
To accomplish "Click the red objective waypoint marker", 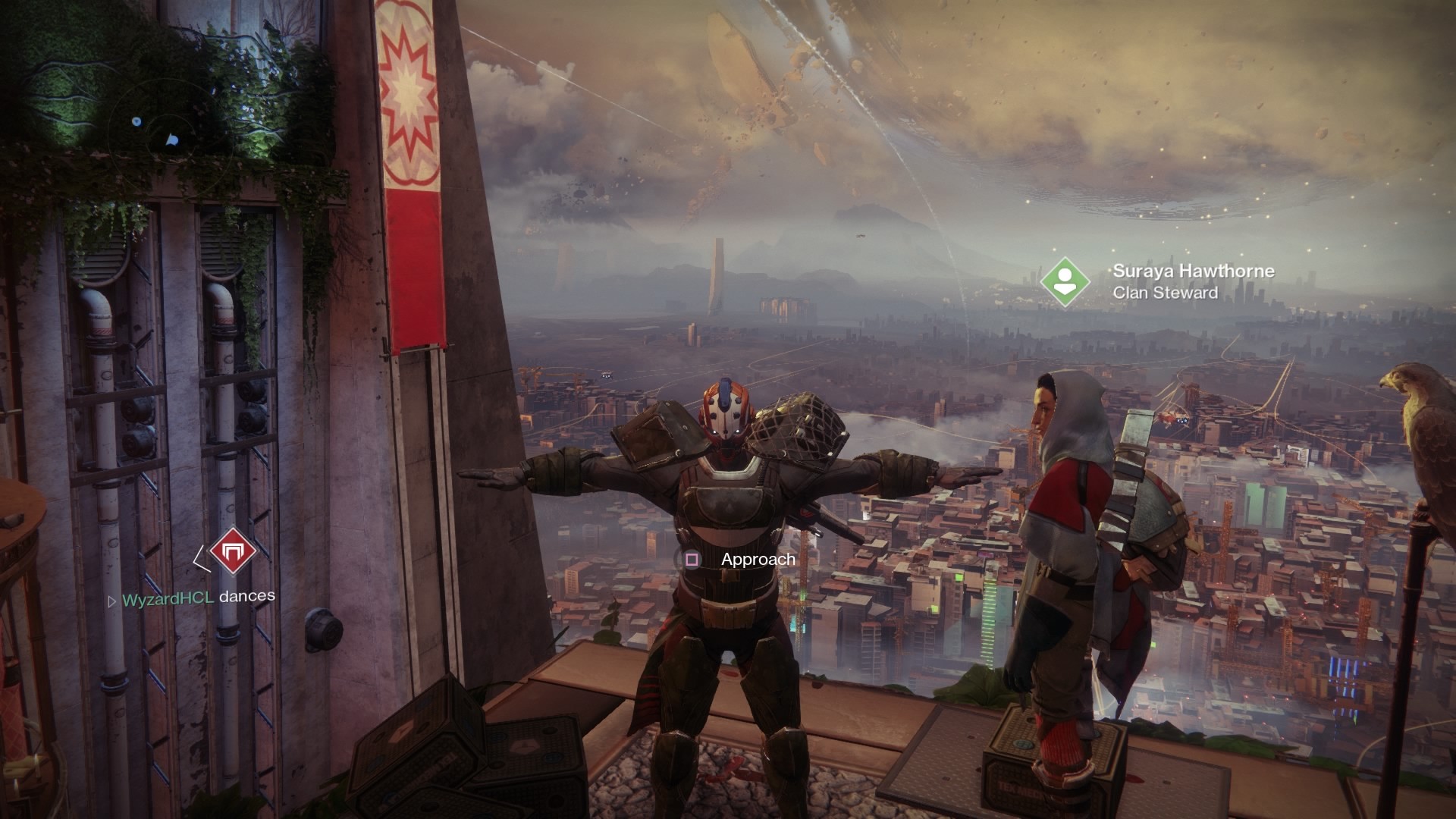I will click(x=233, y=552).
